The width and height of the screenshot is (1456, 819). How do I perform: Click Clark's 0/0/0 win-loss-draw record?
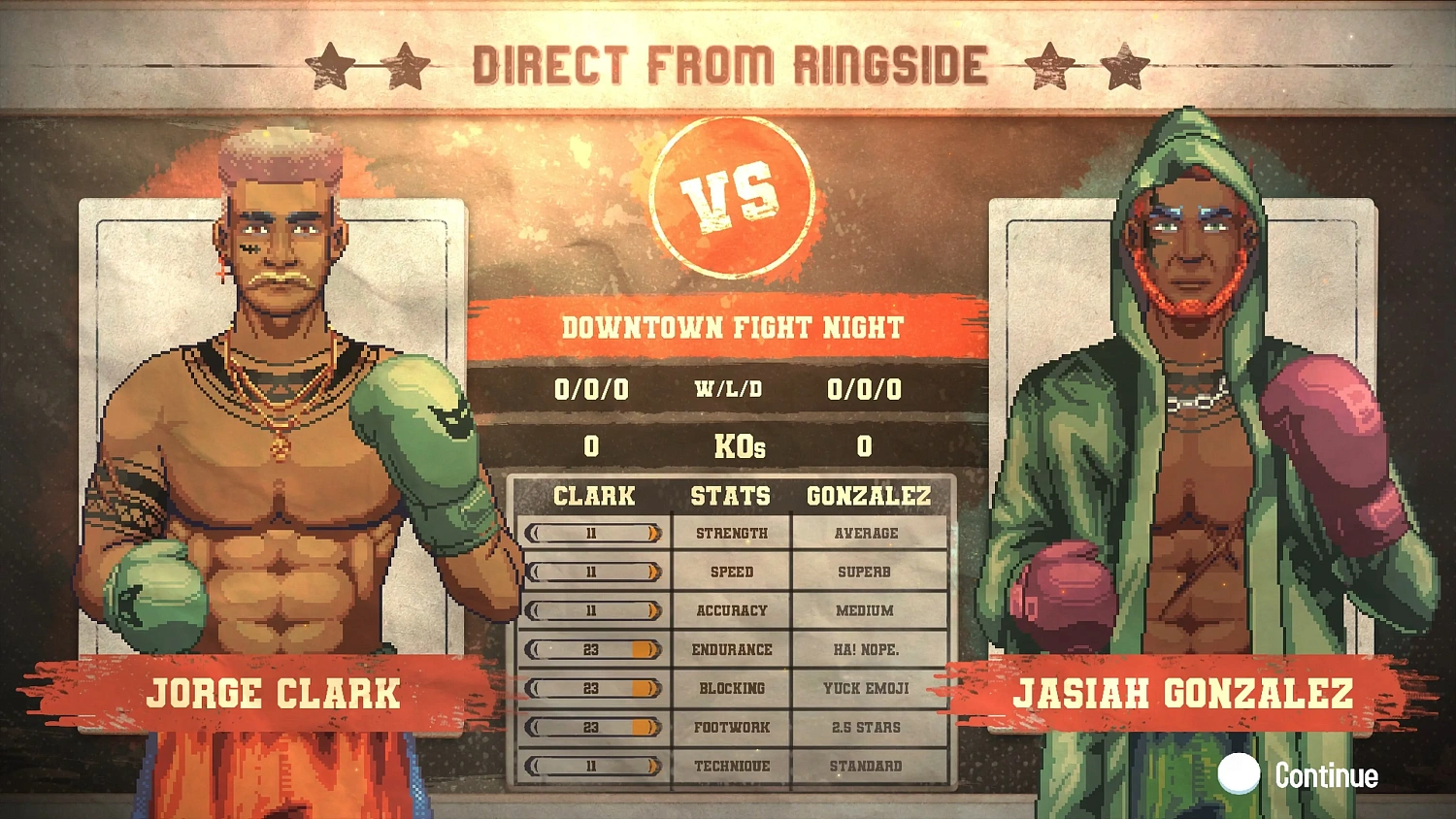591,390
